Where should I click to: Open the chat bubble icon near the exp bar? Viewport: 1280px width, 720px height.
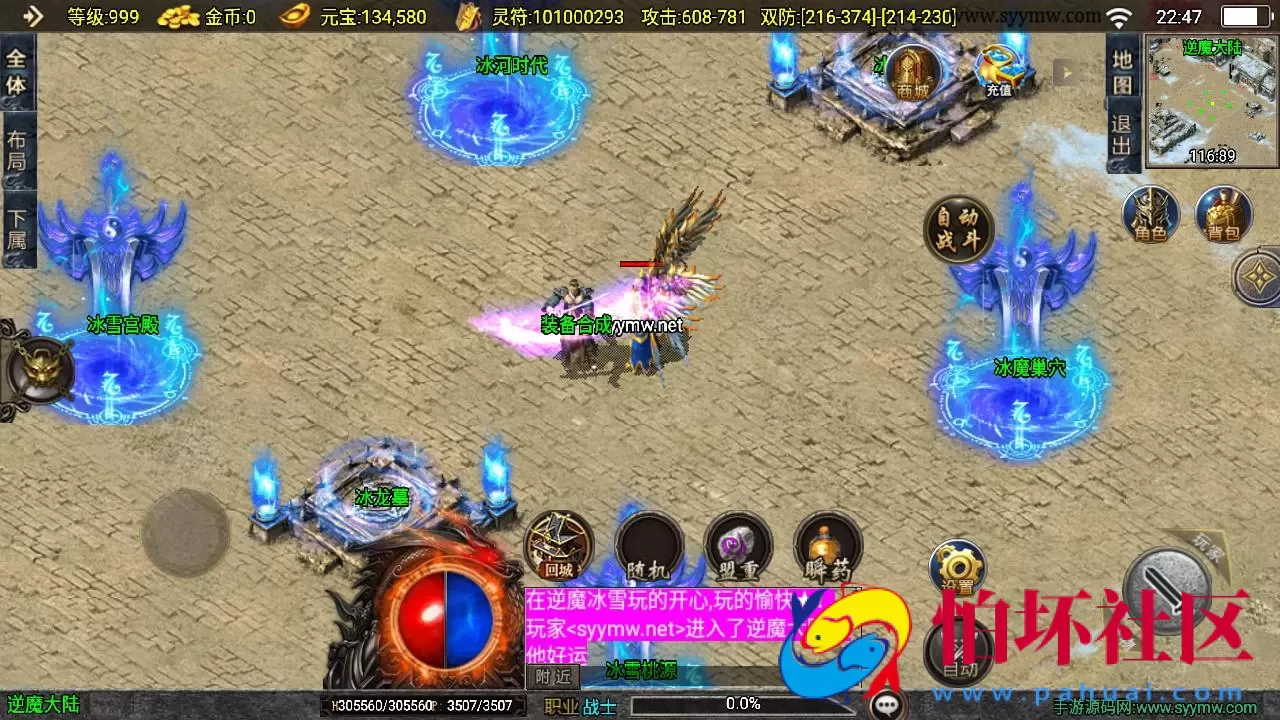884,703
